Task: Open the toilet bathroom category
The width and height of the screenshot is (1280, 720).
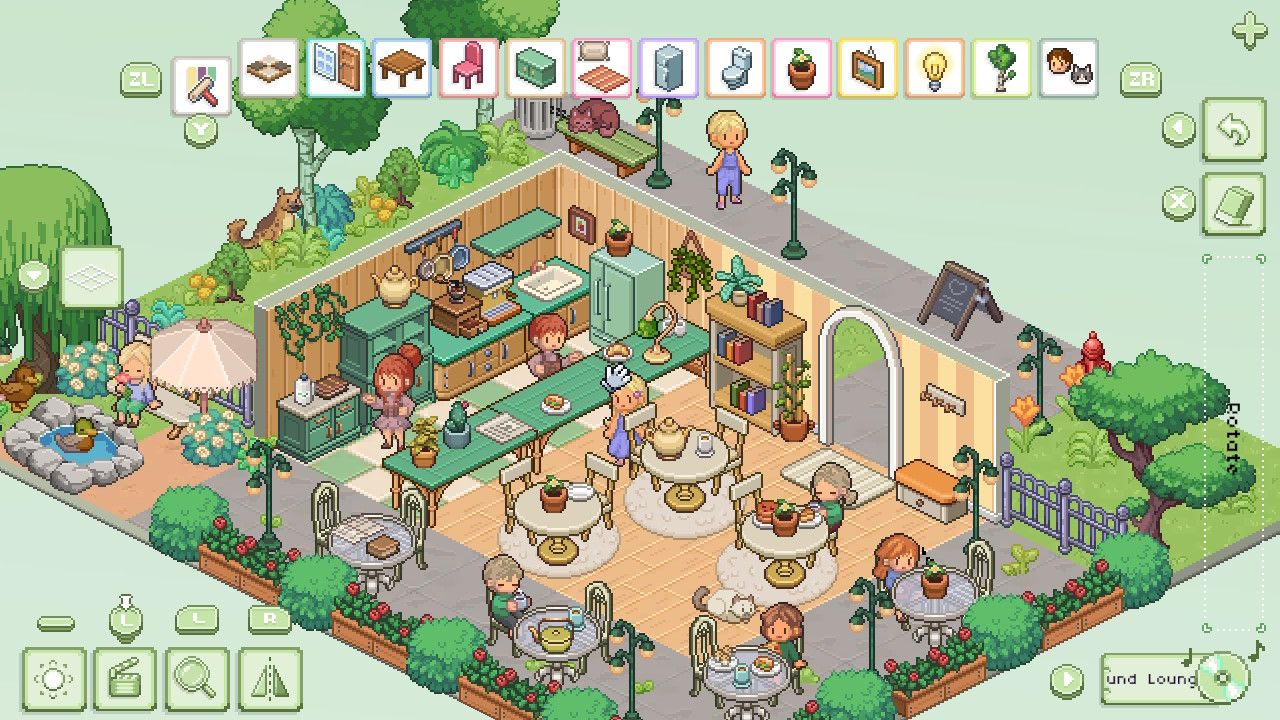Action: [735, 68]
